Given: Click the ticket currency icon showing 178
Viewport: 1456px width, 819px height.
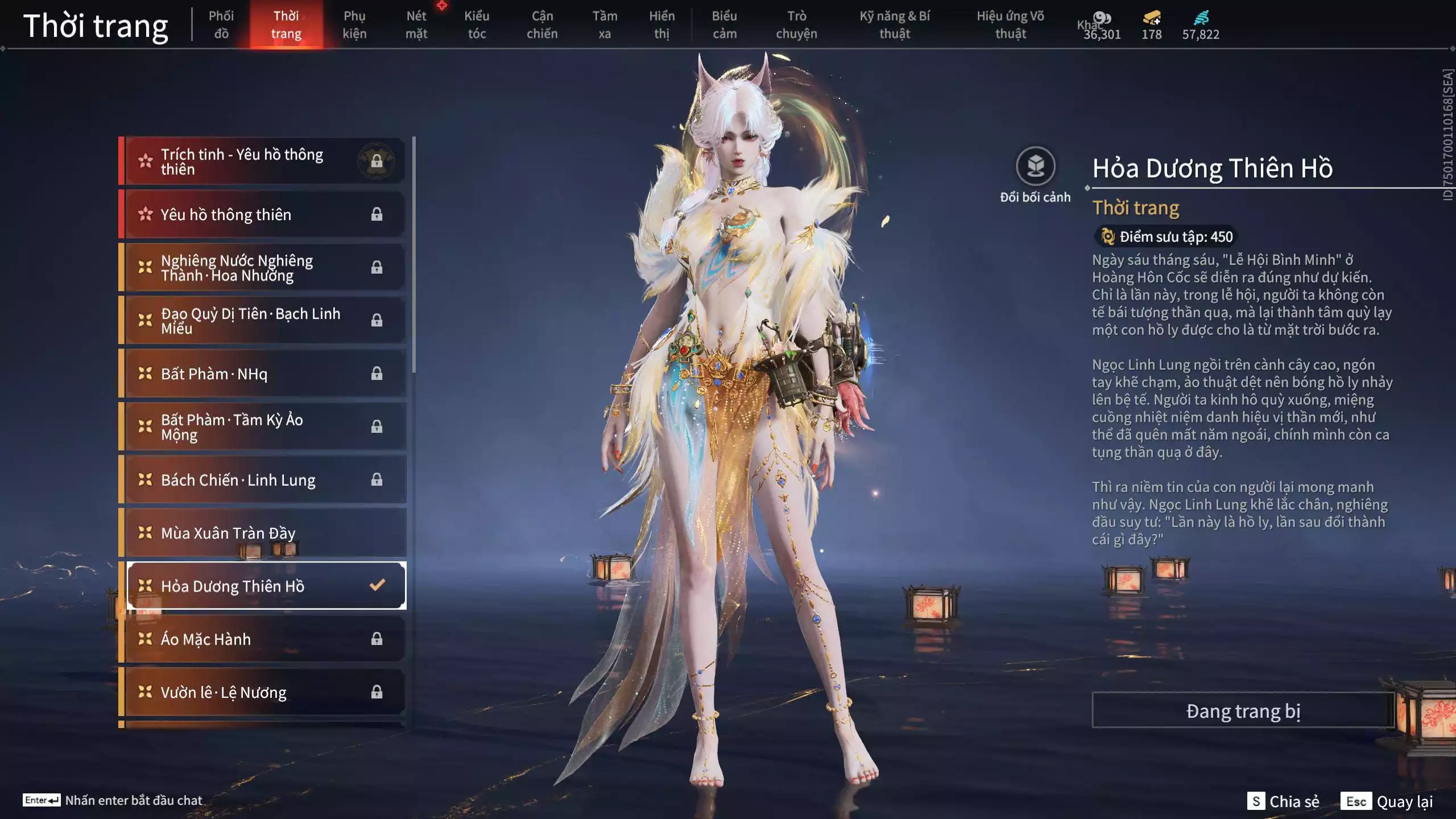Looking at the screenshot, I should click(x=1151, y=18).
